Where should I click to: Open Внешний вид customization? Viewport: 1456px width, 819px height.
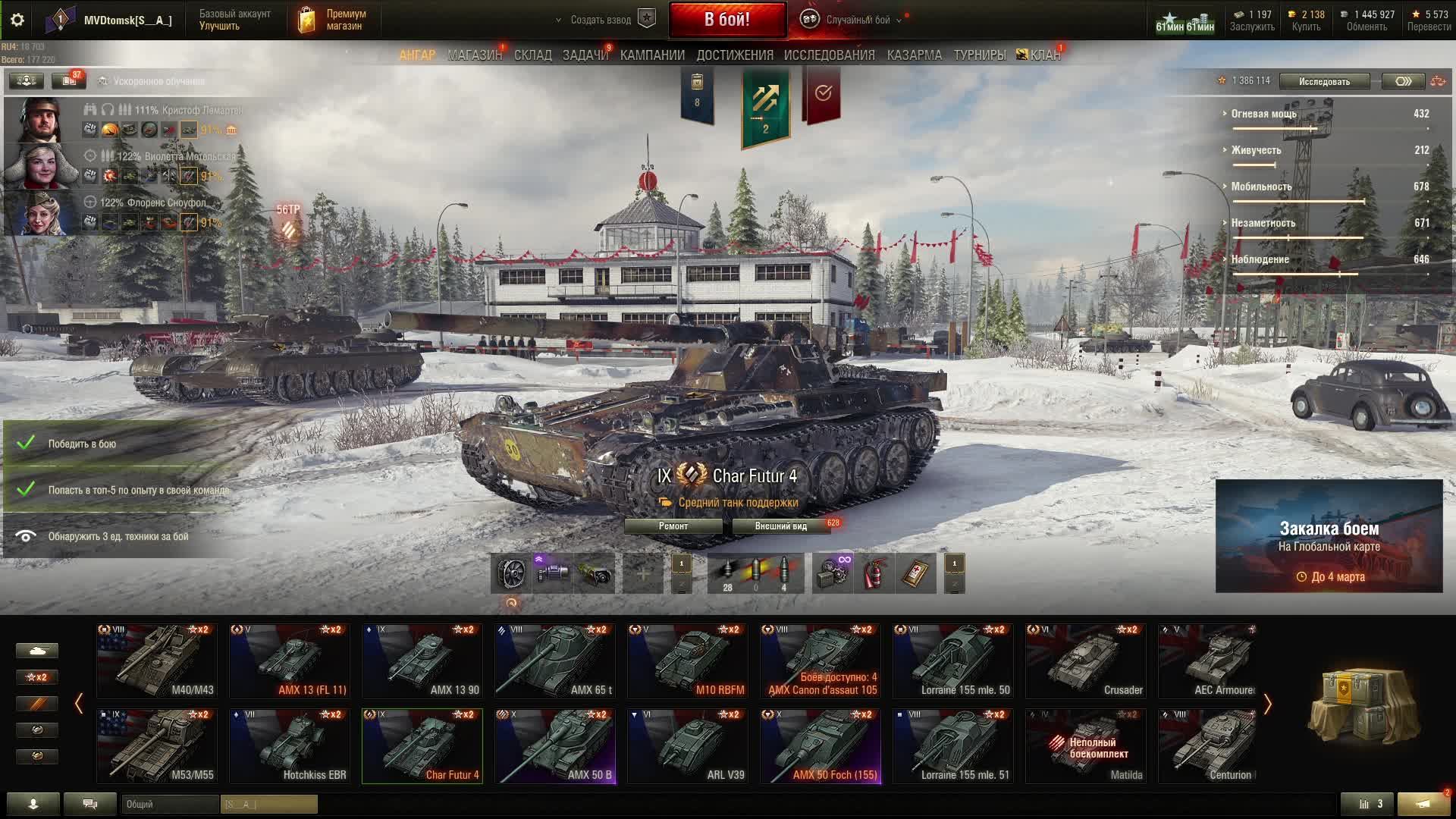tap(780, 526)
